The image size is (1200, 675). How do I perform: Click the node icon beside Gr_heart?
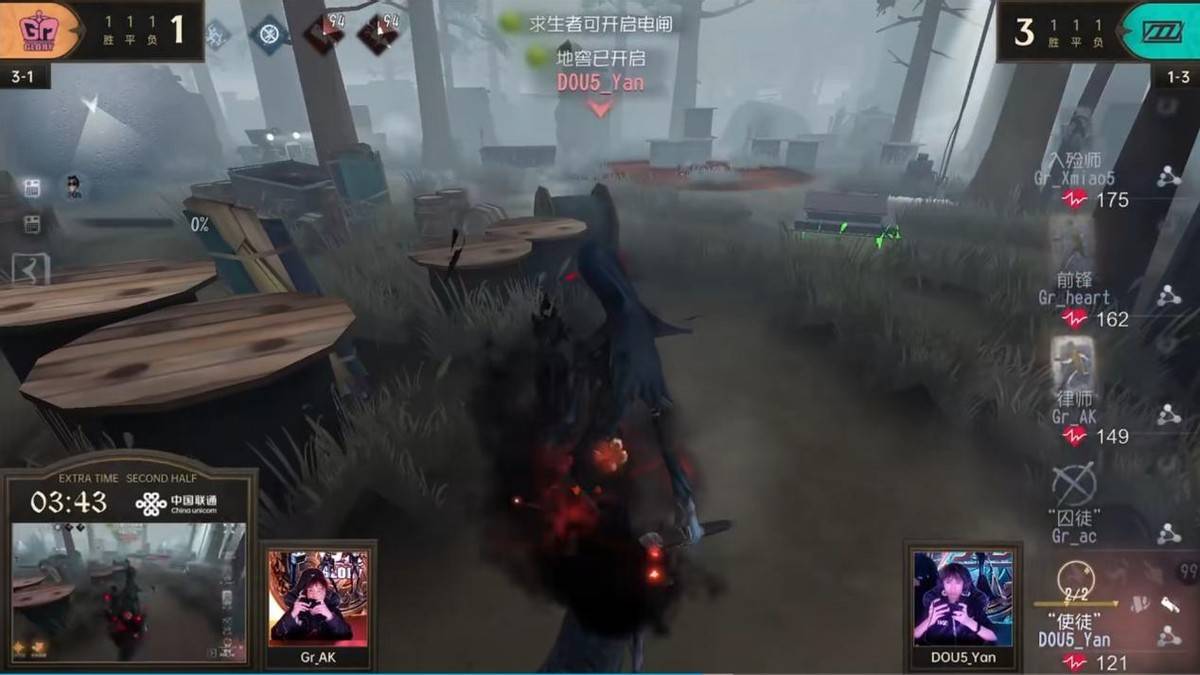click(1168, 296)
